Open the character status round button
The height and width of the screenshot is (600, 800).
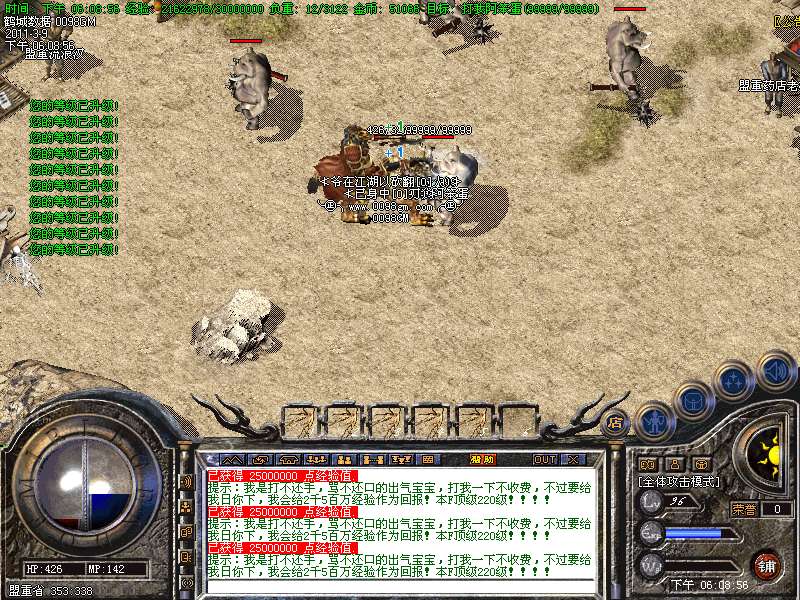coord(655,421)
